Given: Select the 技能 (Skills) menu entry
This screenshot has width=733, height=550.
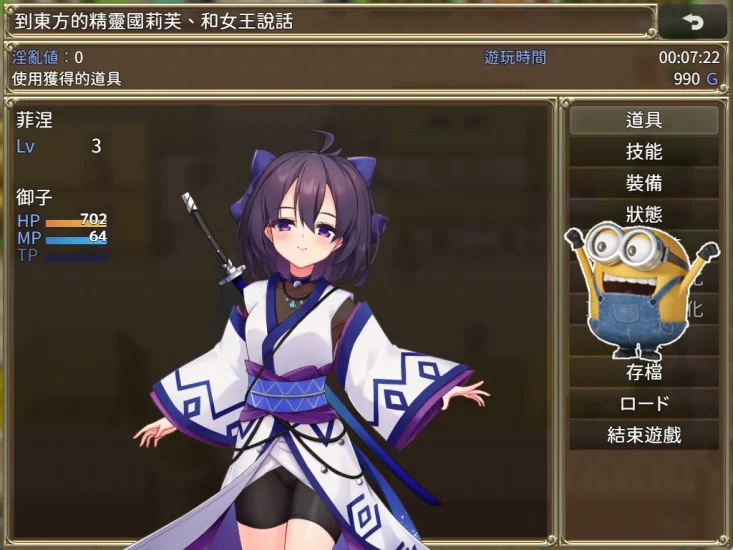Looking at the screenshot, I should pos(644,152).
